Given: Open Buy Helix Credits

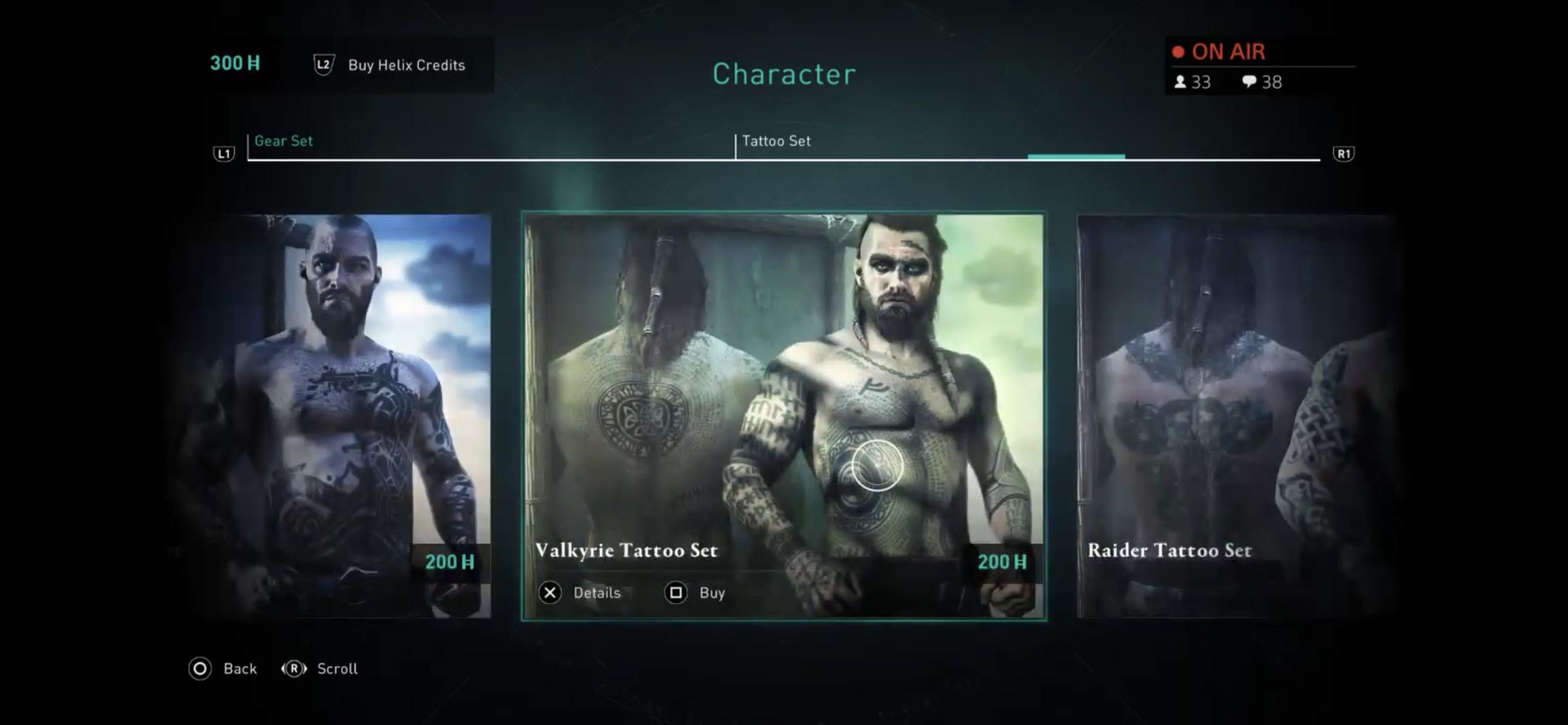Looking at the screenshot, I should (x=406, y=65).
